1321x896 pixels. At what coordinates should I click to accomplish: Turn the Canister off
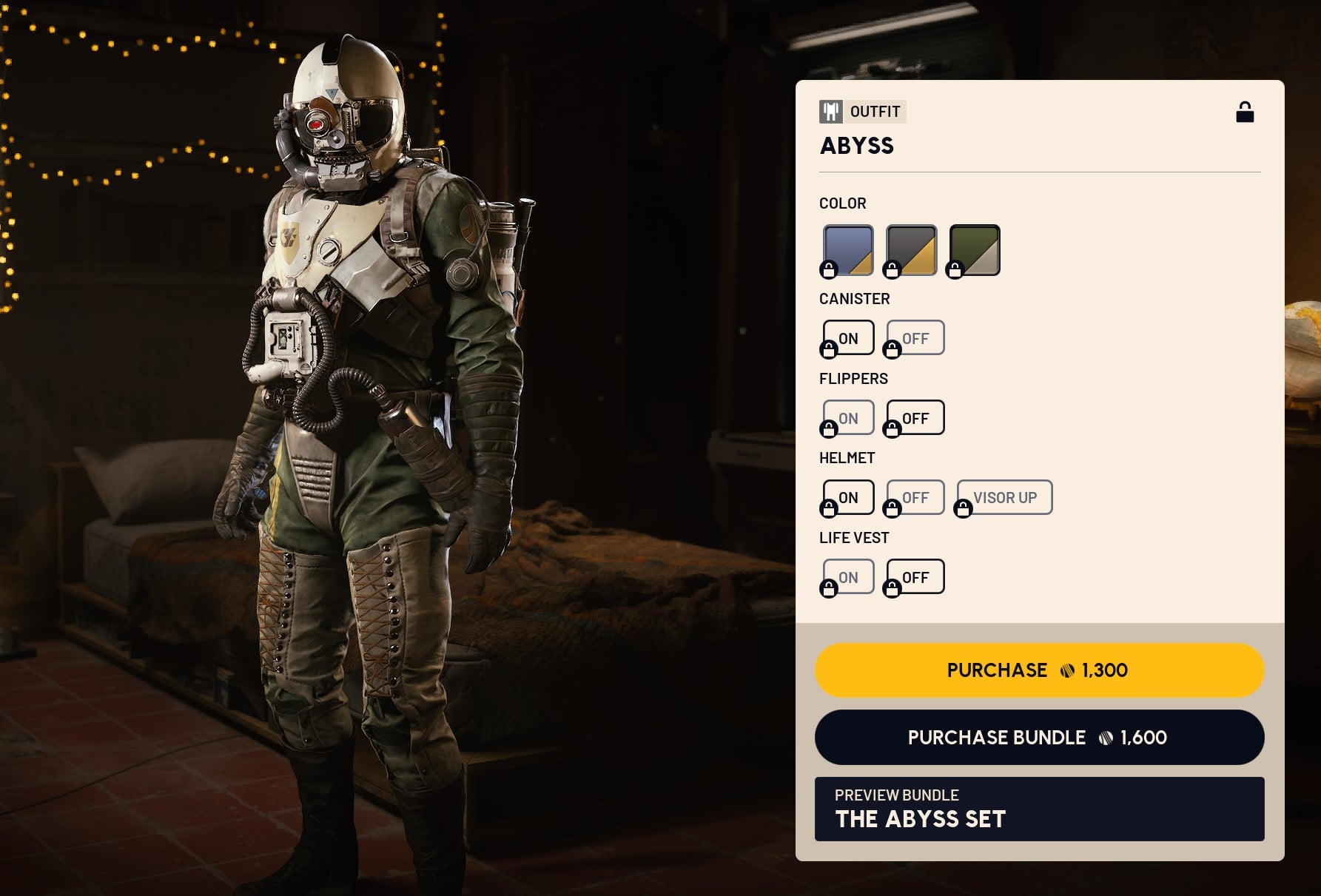coord(914,337)
